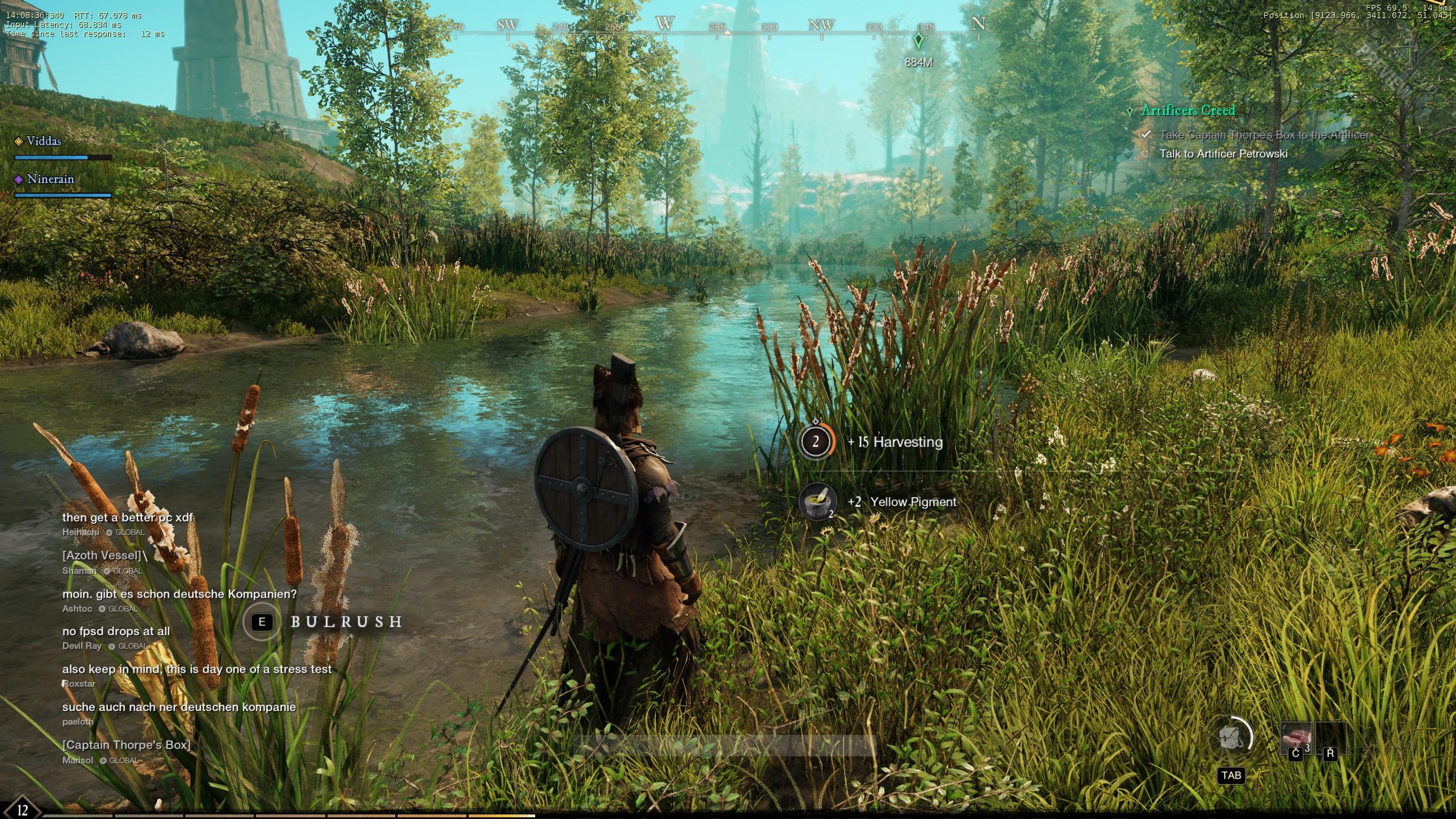The image size is (1456, 819).
Task: Open the Artificers Creed quest tracker
Action: click(1188, 110)
